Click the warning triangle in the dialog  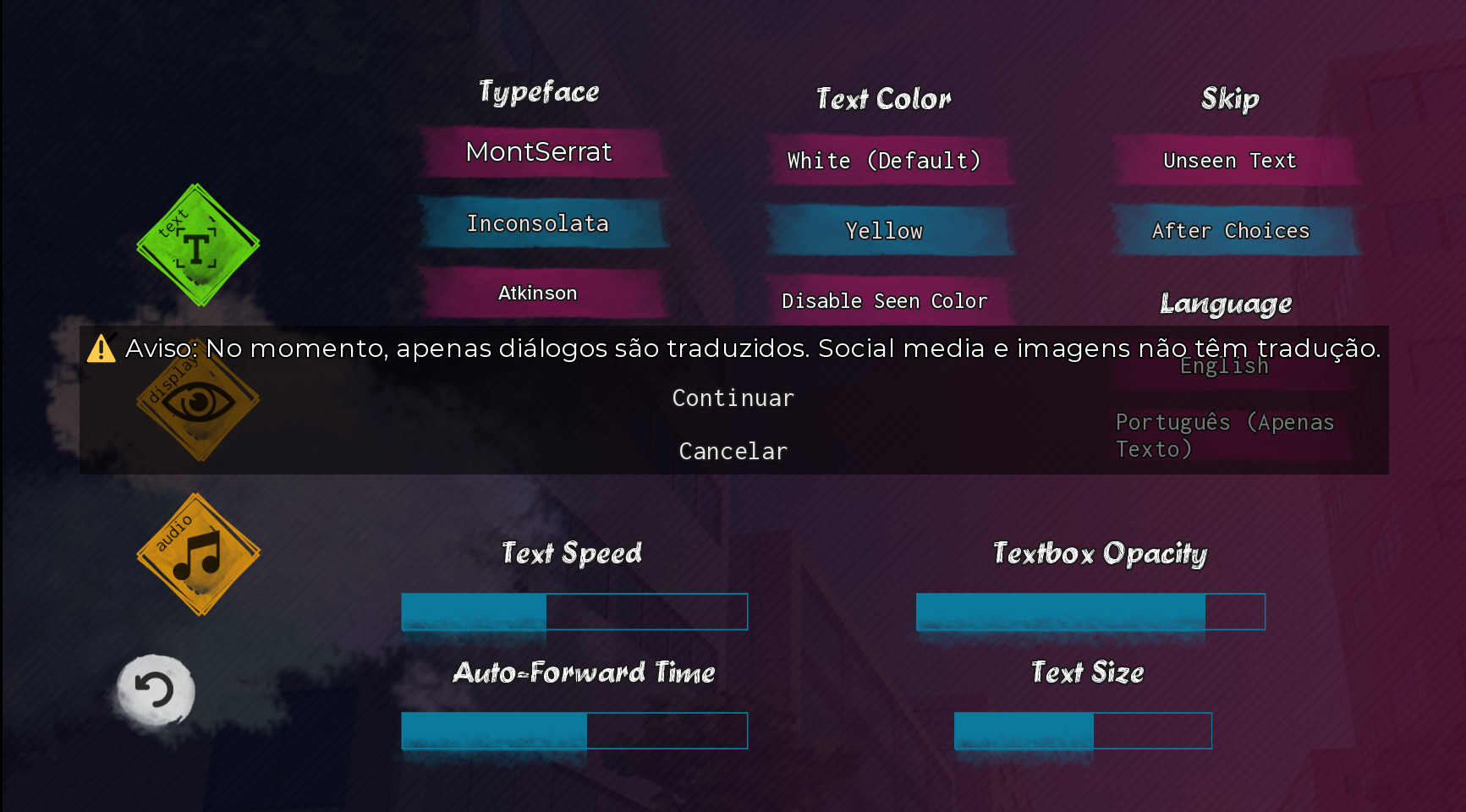click(x=102, y=348)
